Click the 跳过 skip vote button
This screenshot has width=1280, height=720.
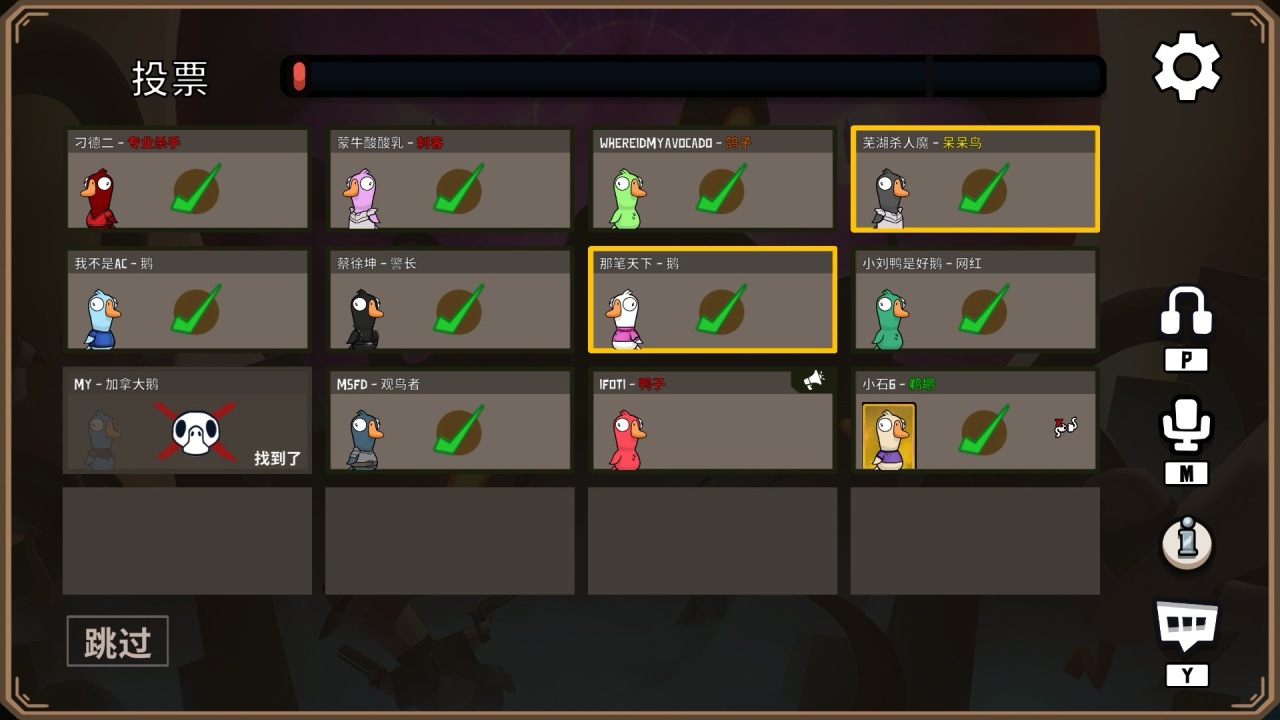pyautogui.click(x=118, y=641)
